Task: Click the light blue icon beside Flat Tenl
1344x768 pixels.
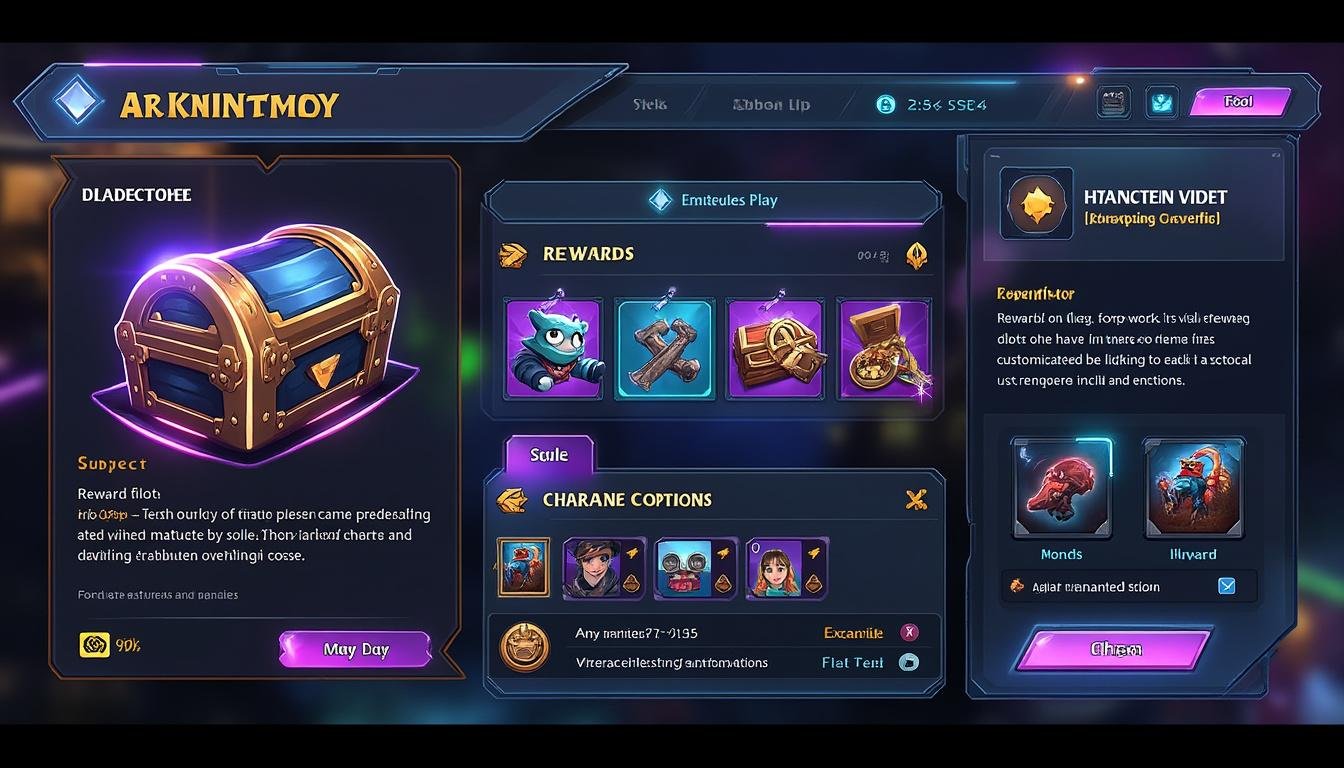Action: (909, 662)
